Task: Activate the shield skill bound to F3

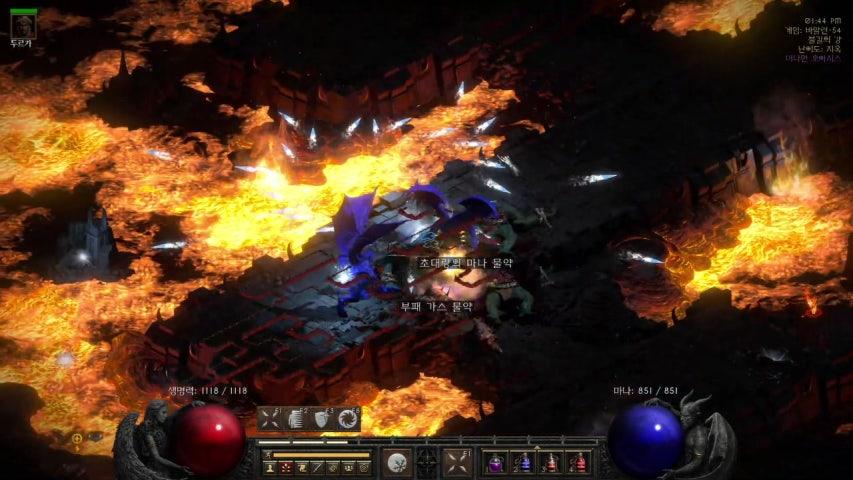Action: (x=322, y=419)
